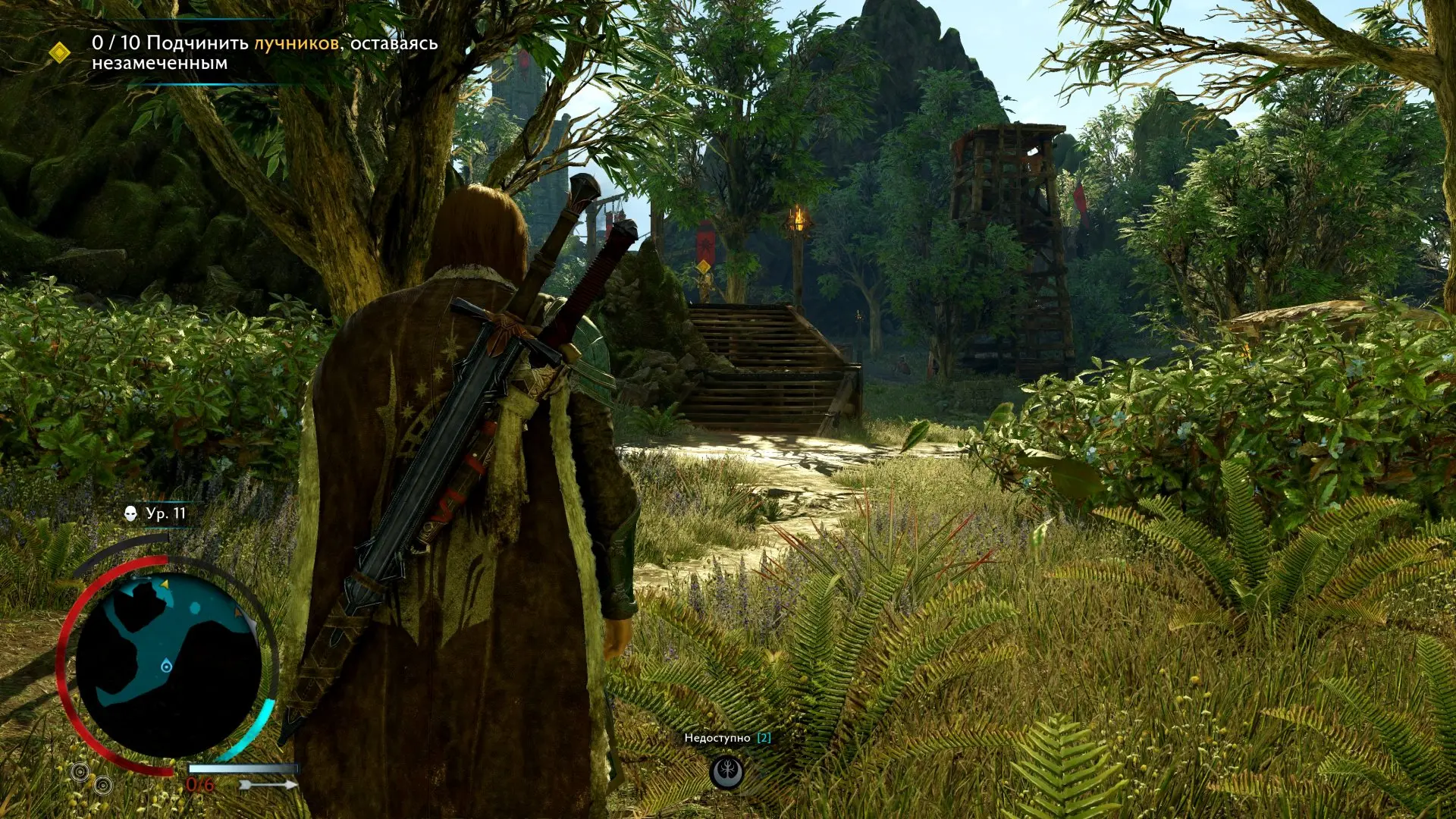Select the archers objective tracker text
The width and height of the screenshot is (1456, 819).
pos(265,52)
